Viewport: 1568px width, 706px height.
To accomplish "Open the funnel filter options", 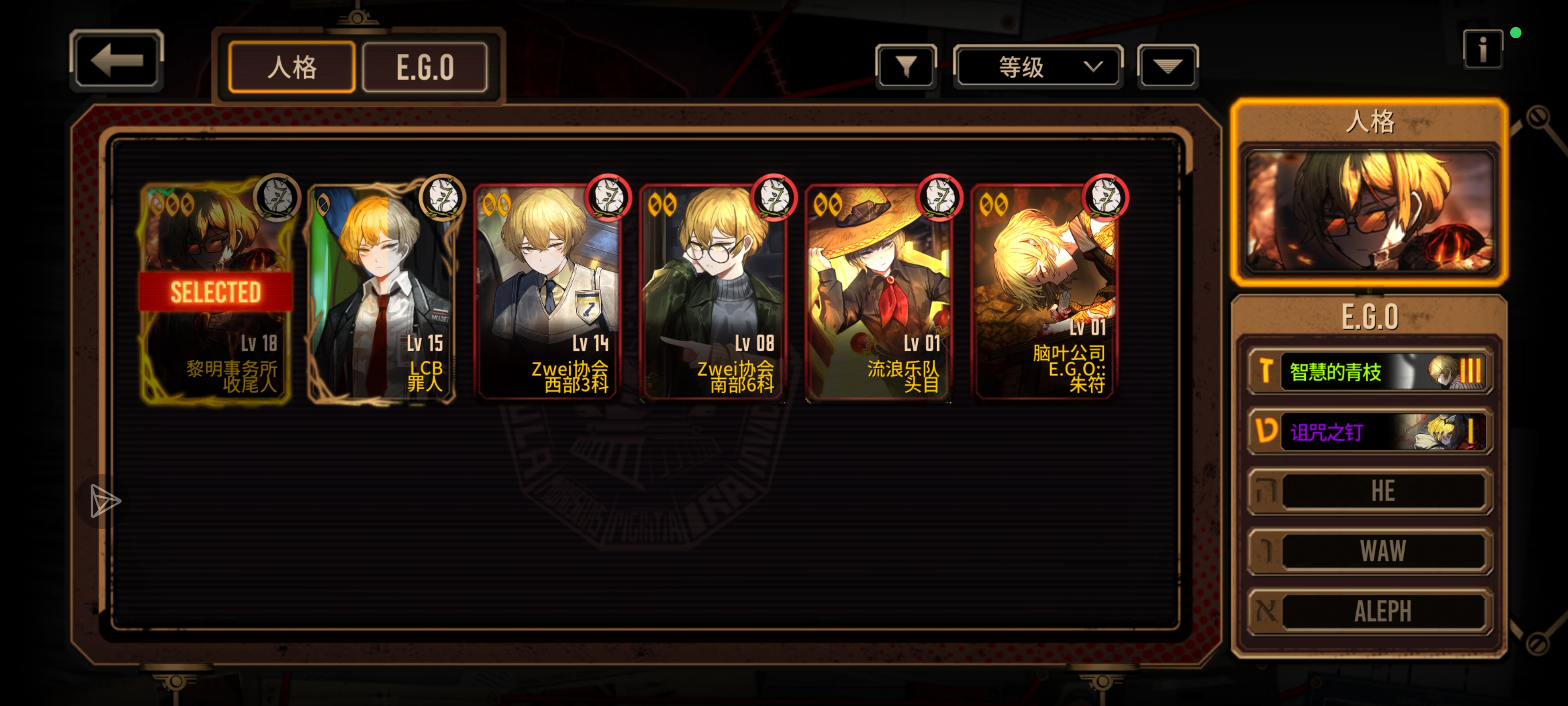I will coord(905,66).
